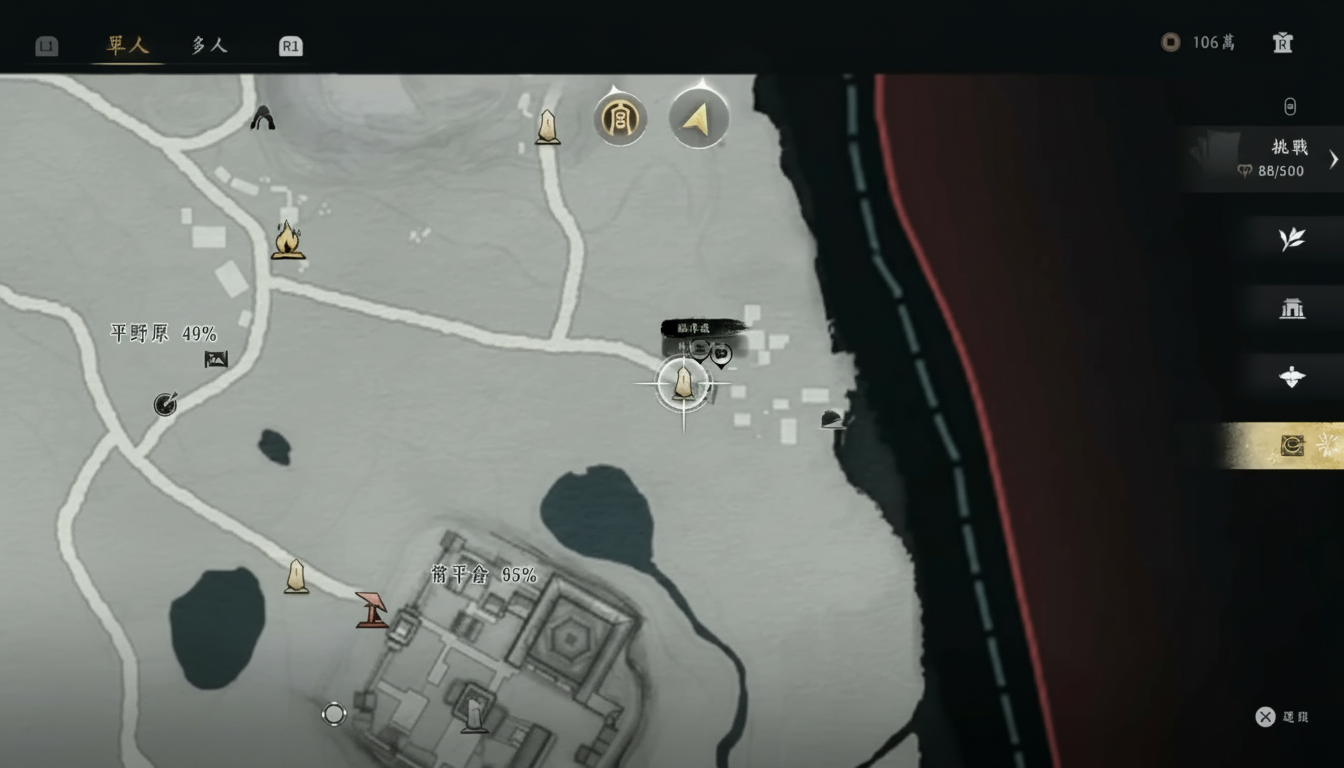Select the shrine gate icon in the sidebar
This screenshot has width=1344, height=768.
click(1291, 309)
